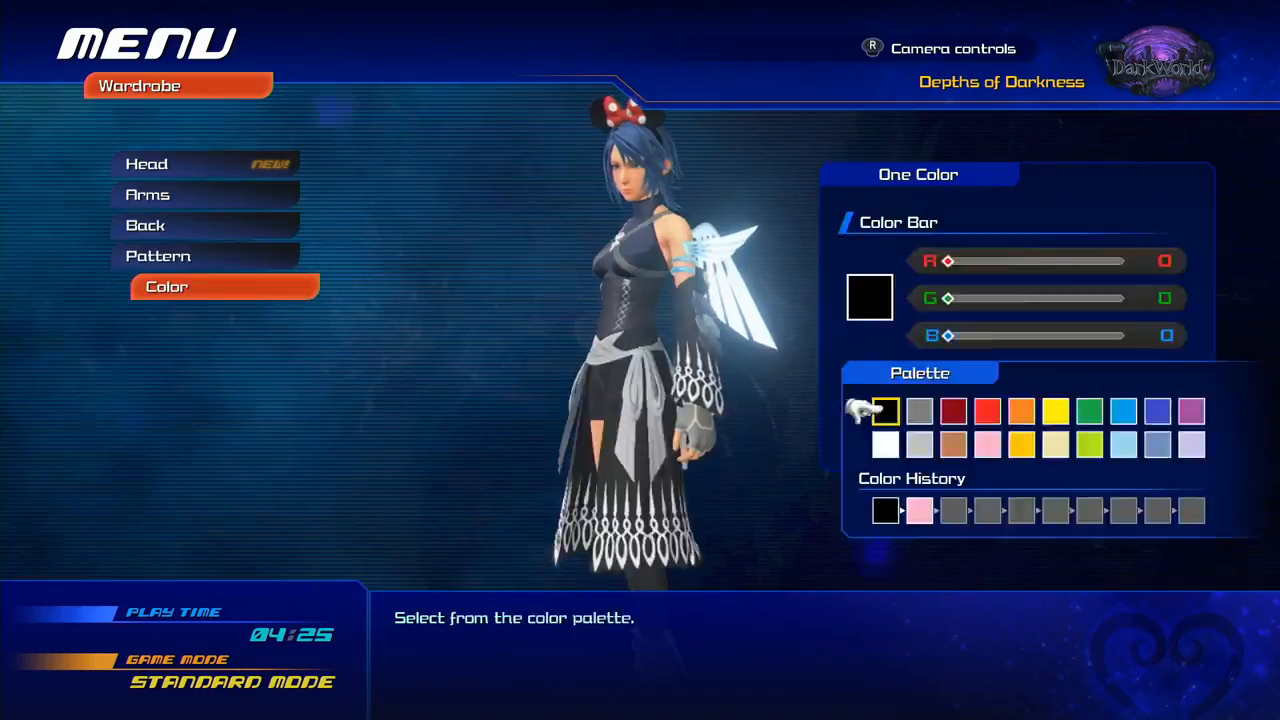Viewport: 1280px width, 720px height.
Task: Pick the white palette swatch
Action: [886, 445]
